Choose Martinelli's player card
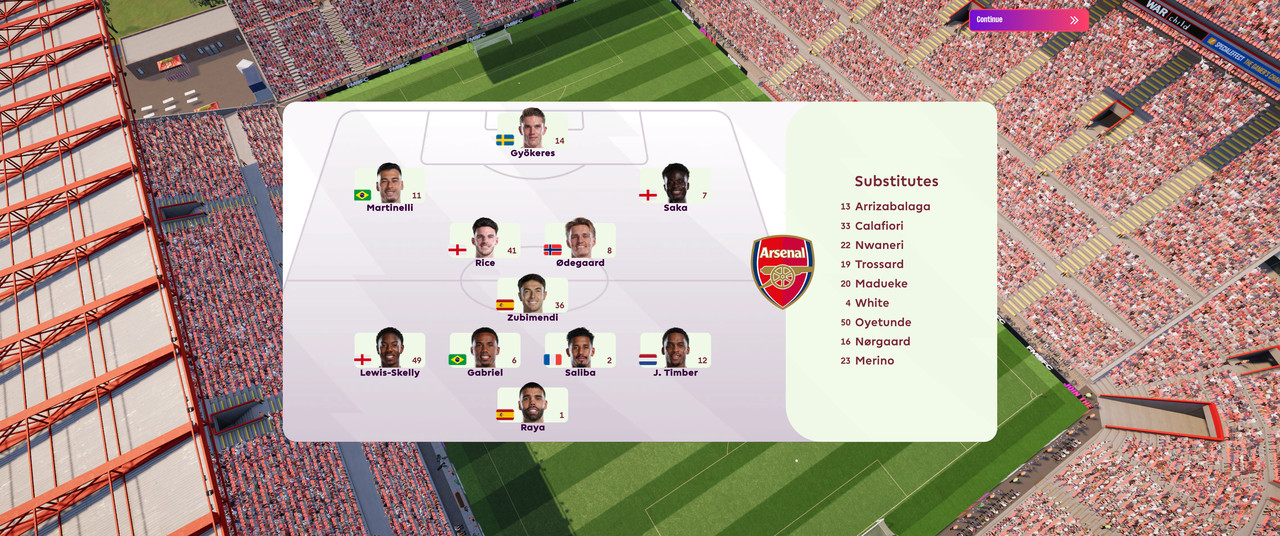 click(389, 188)
